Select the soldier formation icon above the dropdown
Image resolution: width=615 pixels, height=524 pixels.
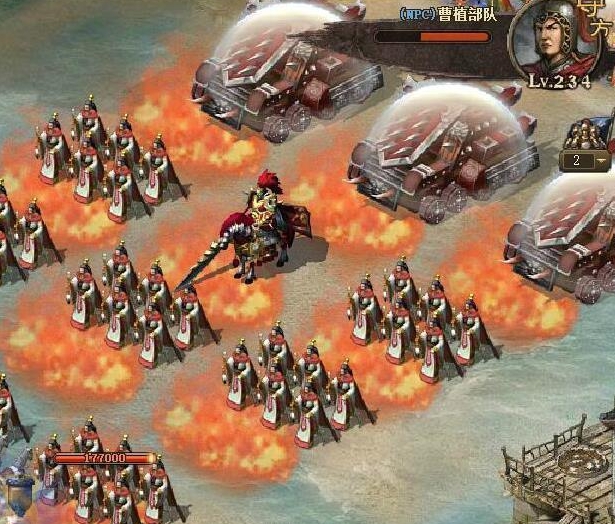pos(587,134)
